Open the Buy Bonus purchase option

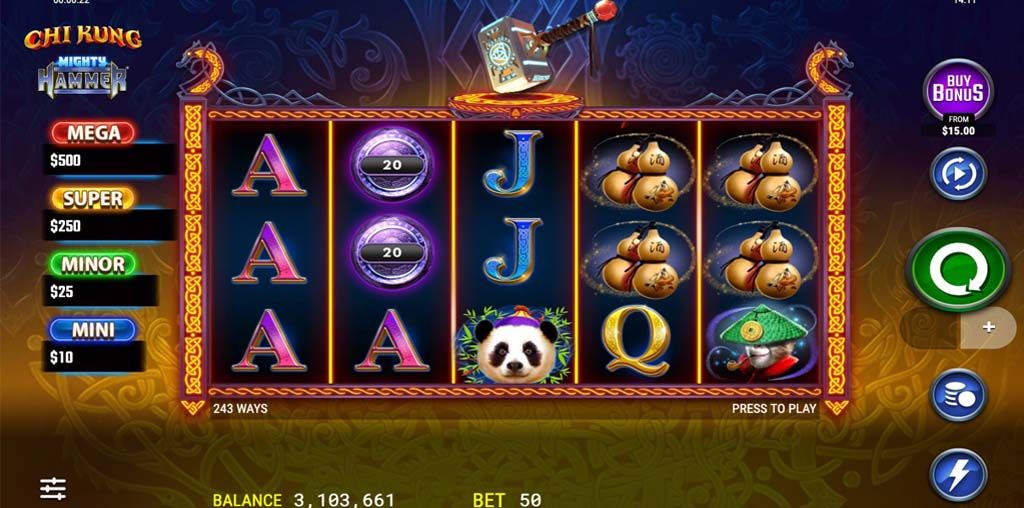(x=957, y=93)
